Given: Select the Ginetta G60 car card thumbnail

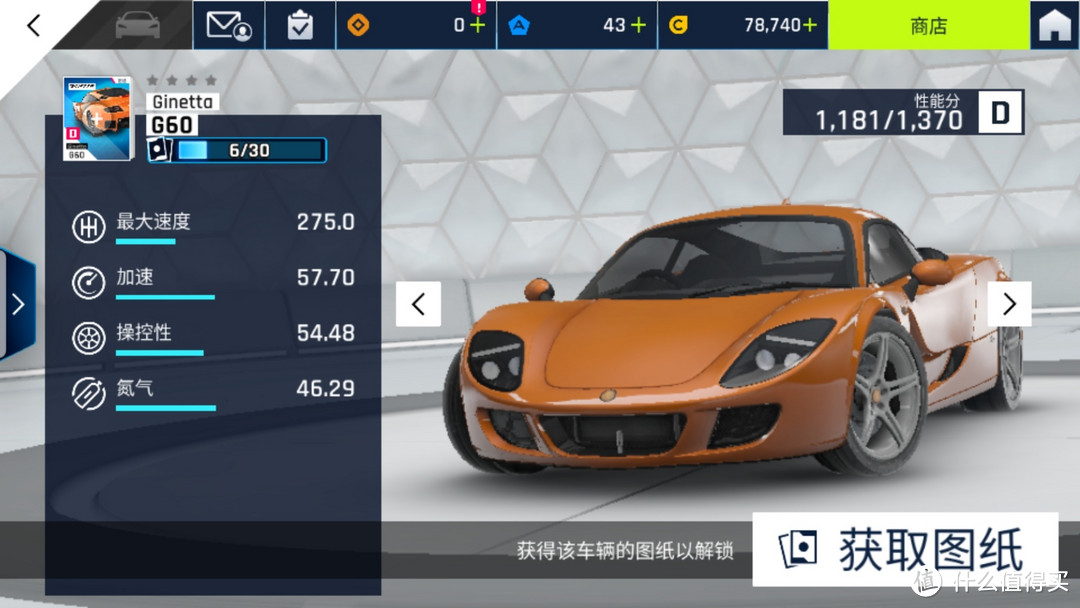Looking at the screenshot, I should 98,118.
